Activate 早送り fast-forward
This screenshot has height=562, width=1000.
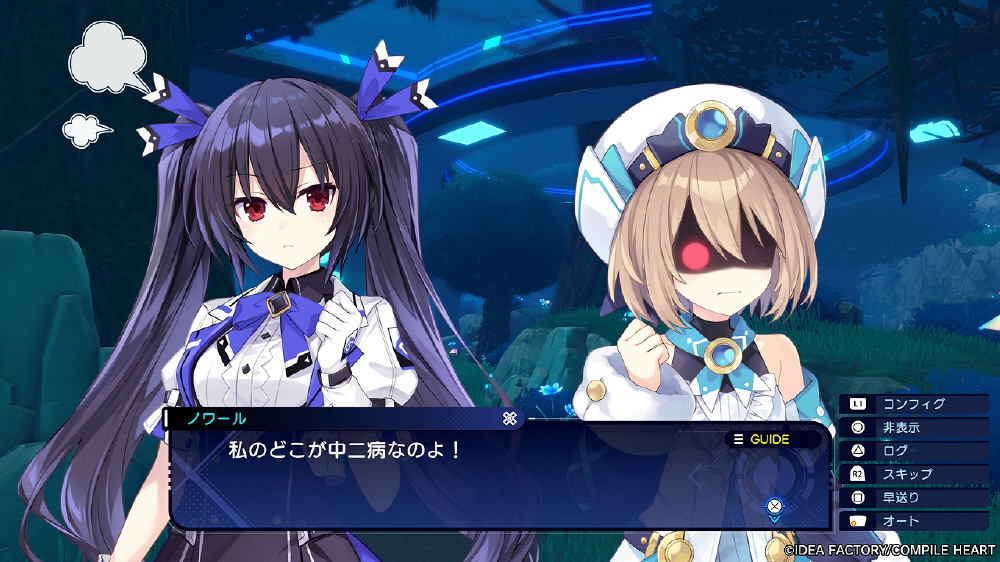tap(913, 497)
